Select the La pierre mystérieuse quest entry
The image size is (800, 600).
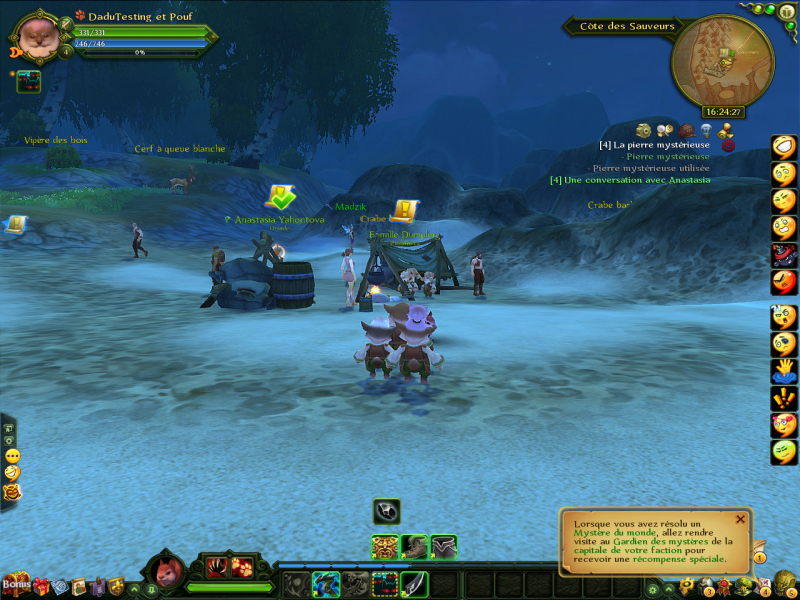coord(655,145)
